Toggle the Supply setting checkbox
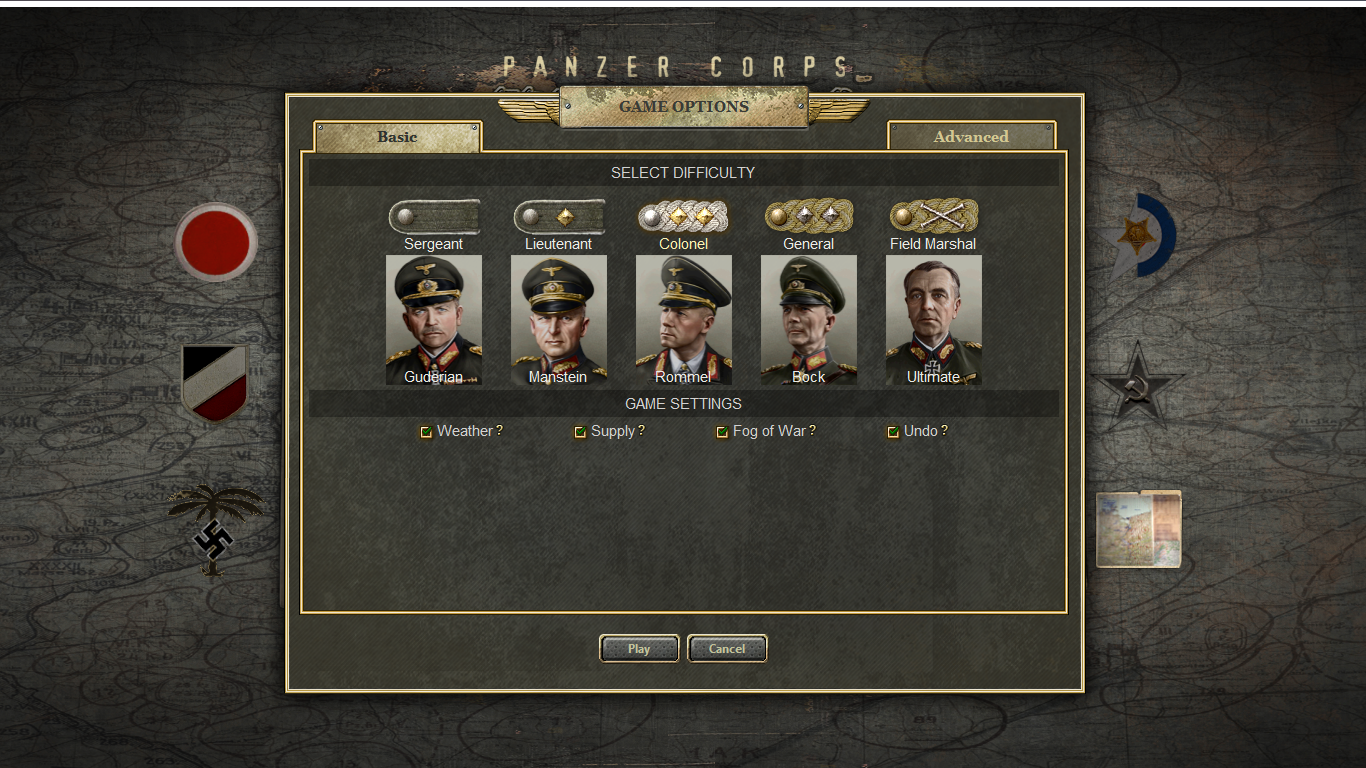 580,432
